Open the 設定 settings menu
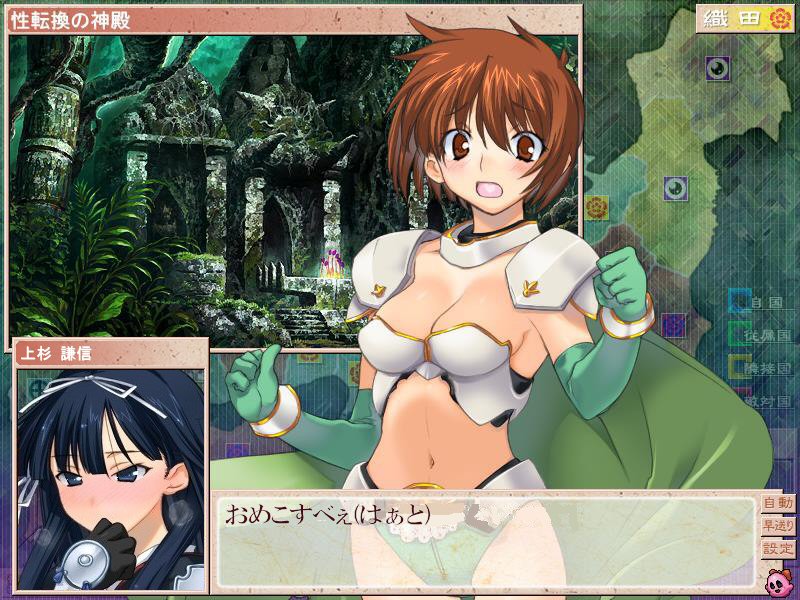Image resolution: width=800 pixels, height=600 pixels. tap(777, 549)
